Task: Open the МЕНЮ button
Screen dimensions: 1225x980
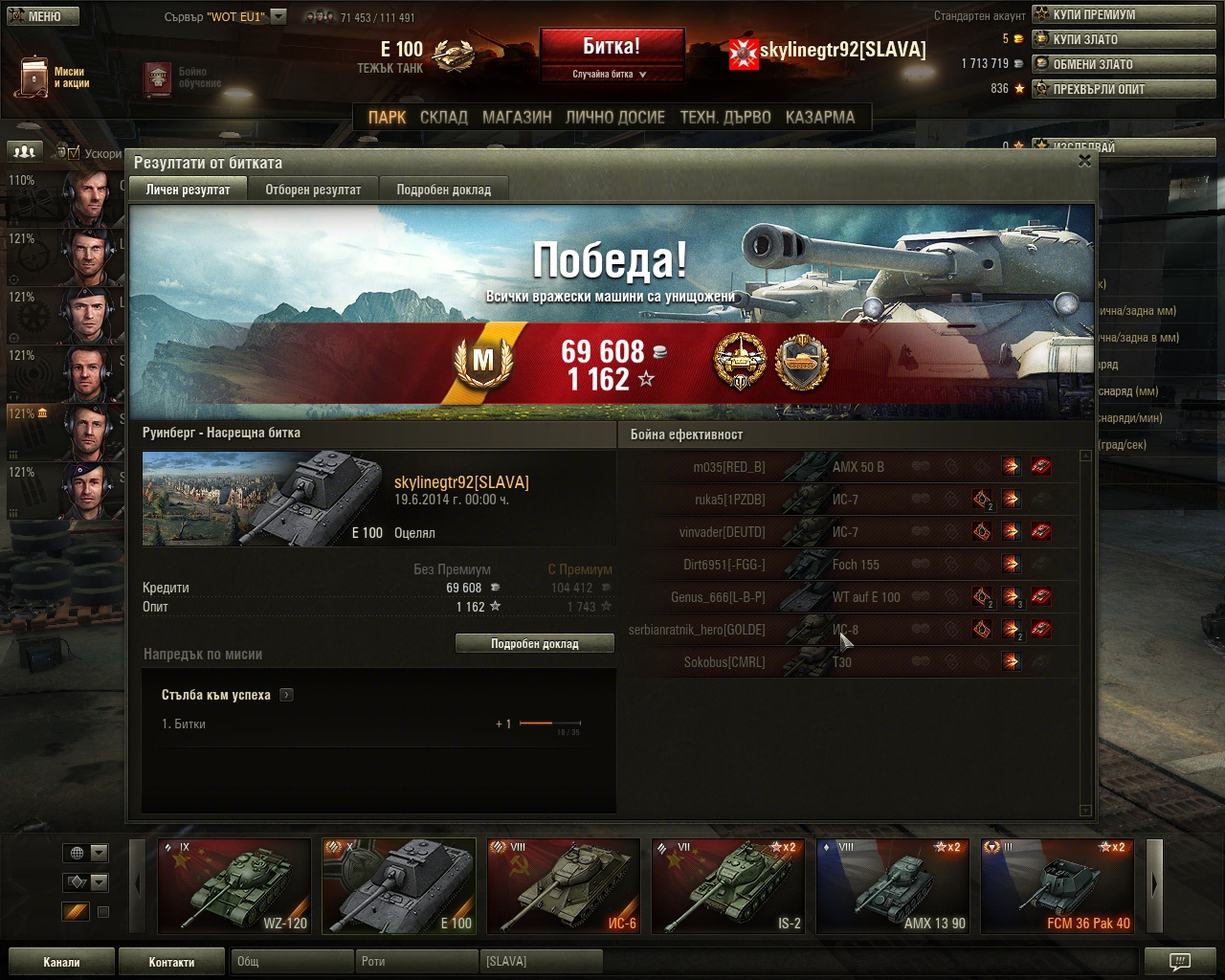Action: click(42, 15)
